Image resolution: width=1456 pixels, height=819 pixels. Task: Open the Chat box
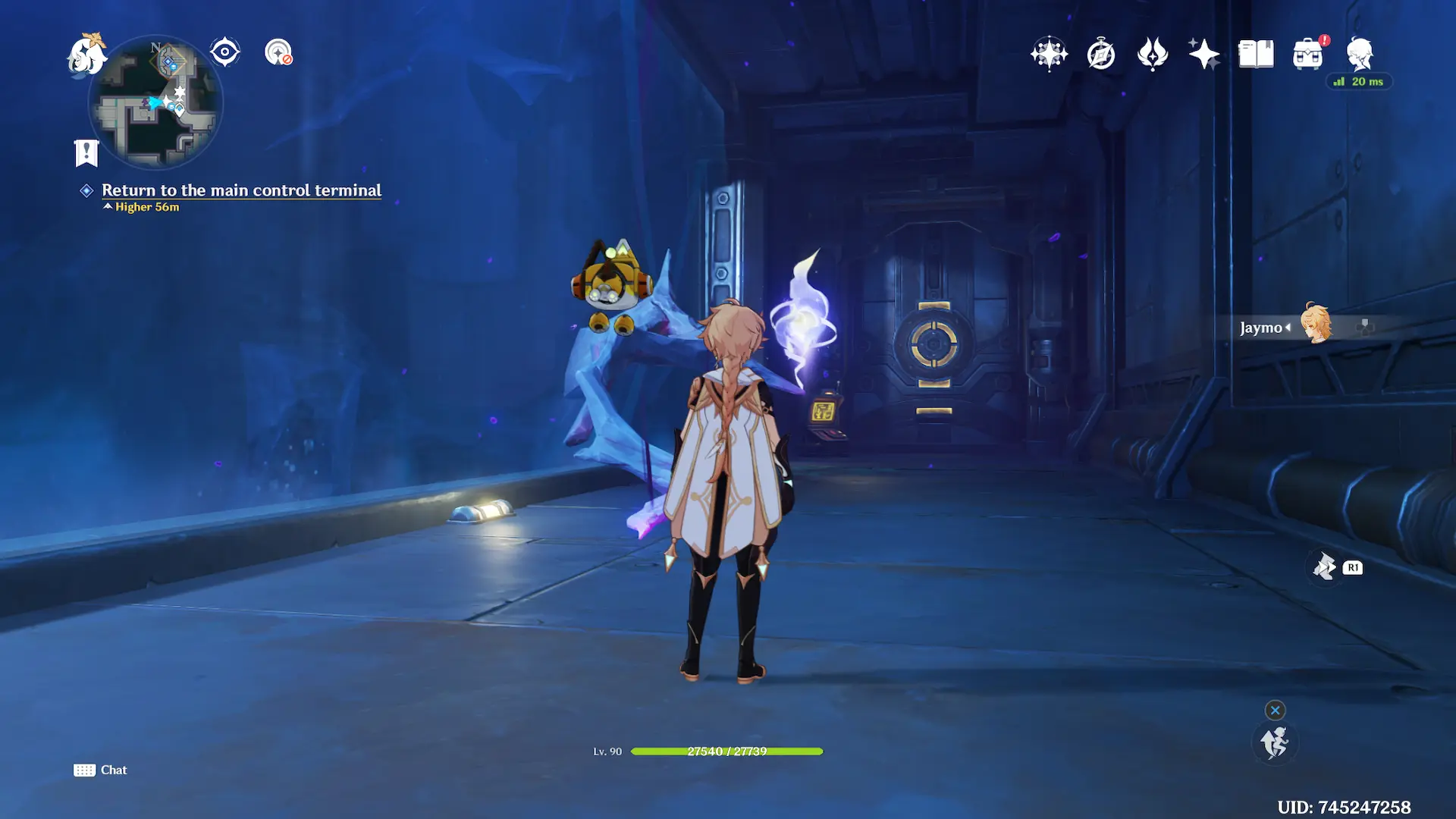101,770
